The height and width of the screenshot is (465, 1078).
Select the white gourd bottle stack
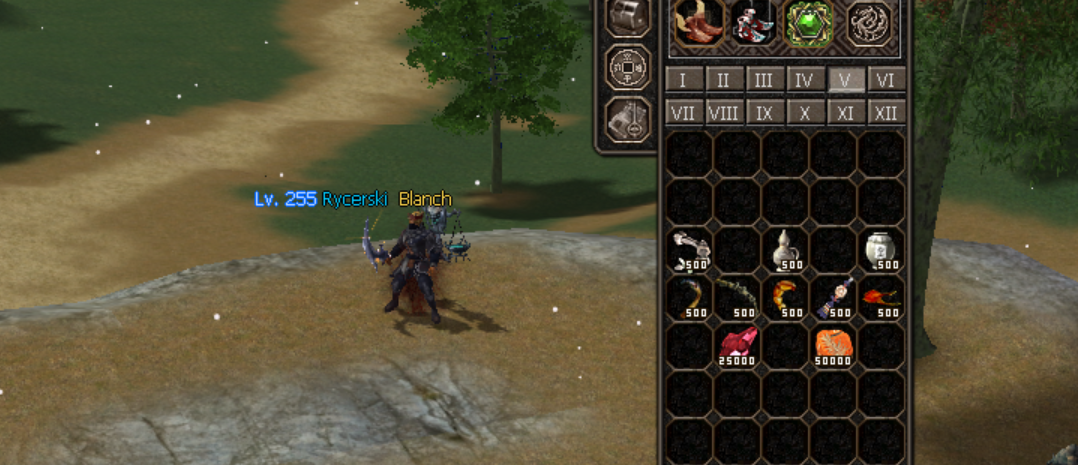tap(787, 249)
